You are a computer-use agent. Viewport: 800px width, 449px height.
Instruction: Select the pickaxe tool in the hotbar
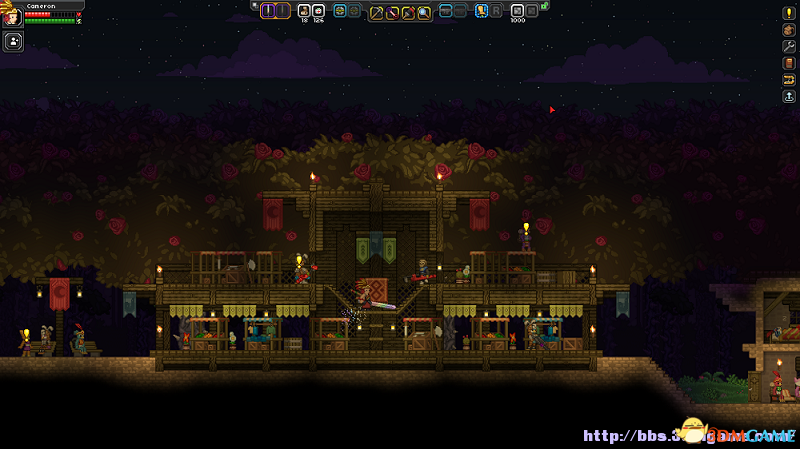click(378, 12)
